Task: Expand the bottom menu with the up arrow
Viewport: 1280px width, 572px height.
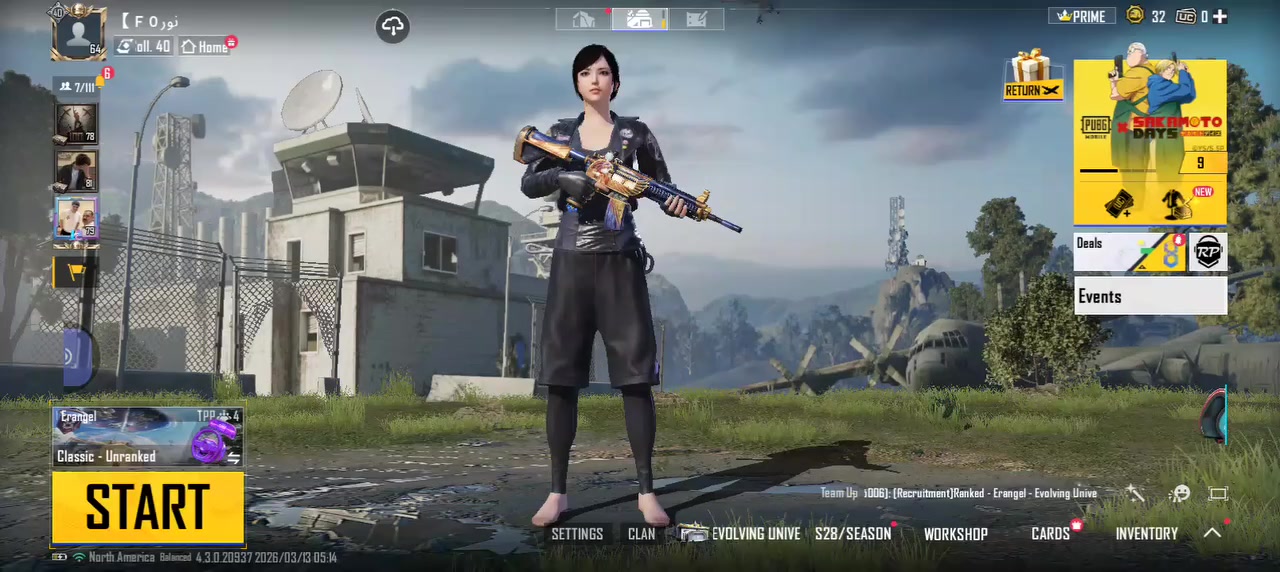Action: (x=1212, y=533)
